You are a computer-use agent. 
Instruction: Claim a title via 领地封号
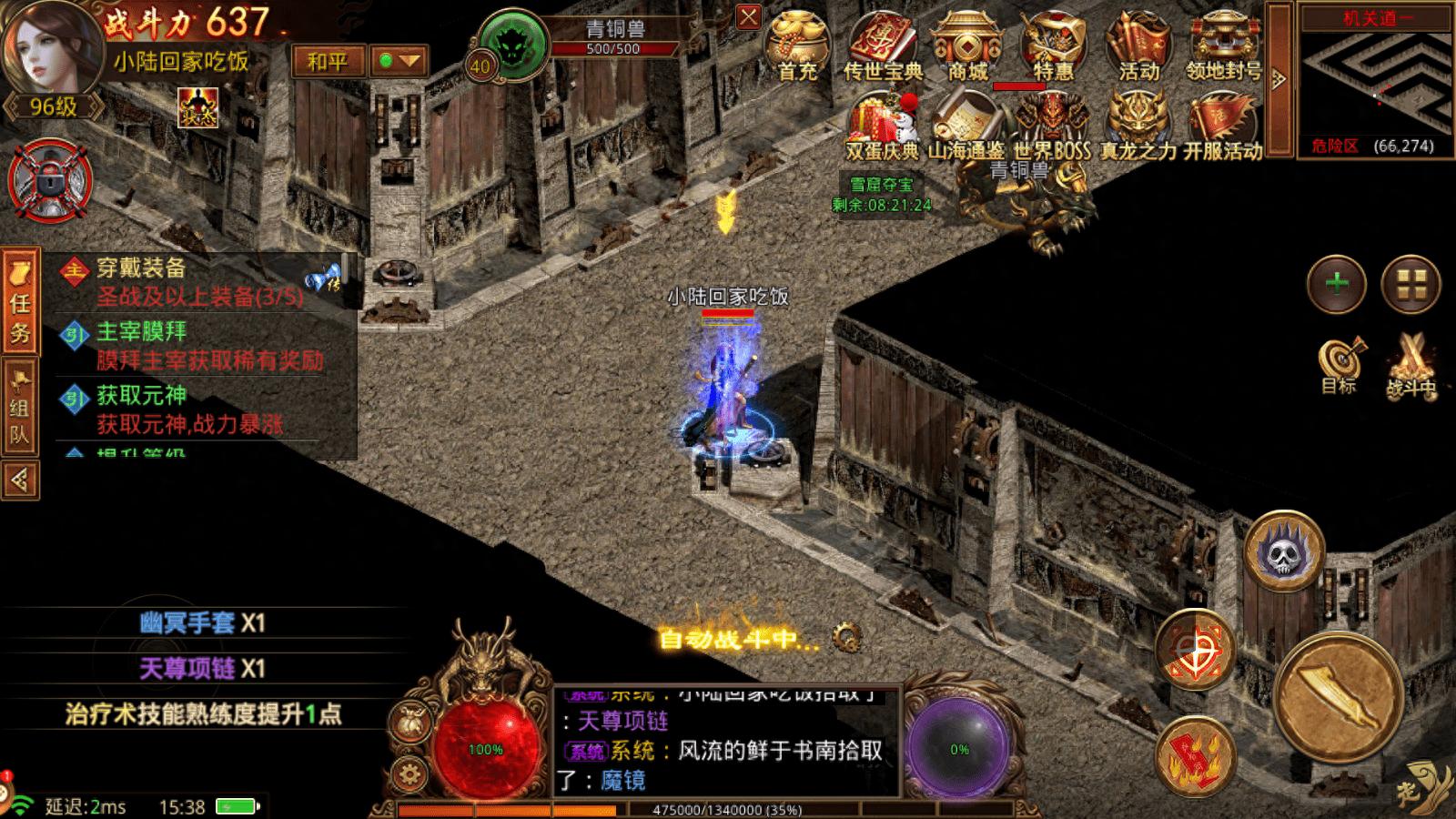(x=1223, y=45)
